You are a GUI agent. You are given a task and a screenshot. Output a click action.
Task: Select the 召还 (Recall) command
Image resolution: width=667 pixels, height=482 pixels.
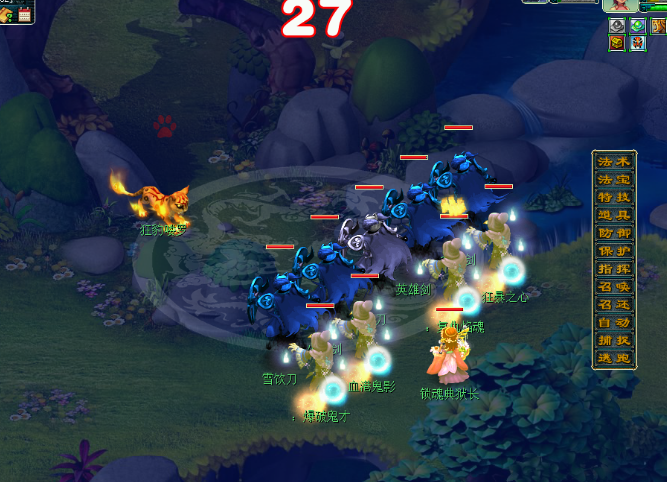tap(614, 305)
